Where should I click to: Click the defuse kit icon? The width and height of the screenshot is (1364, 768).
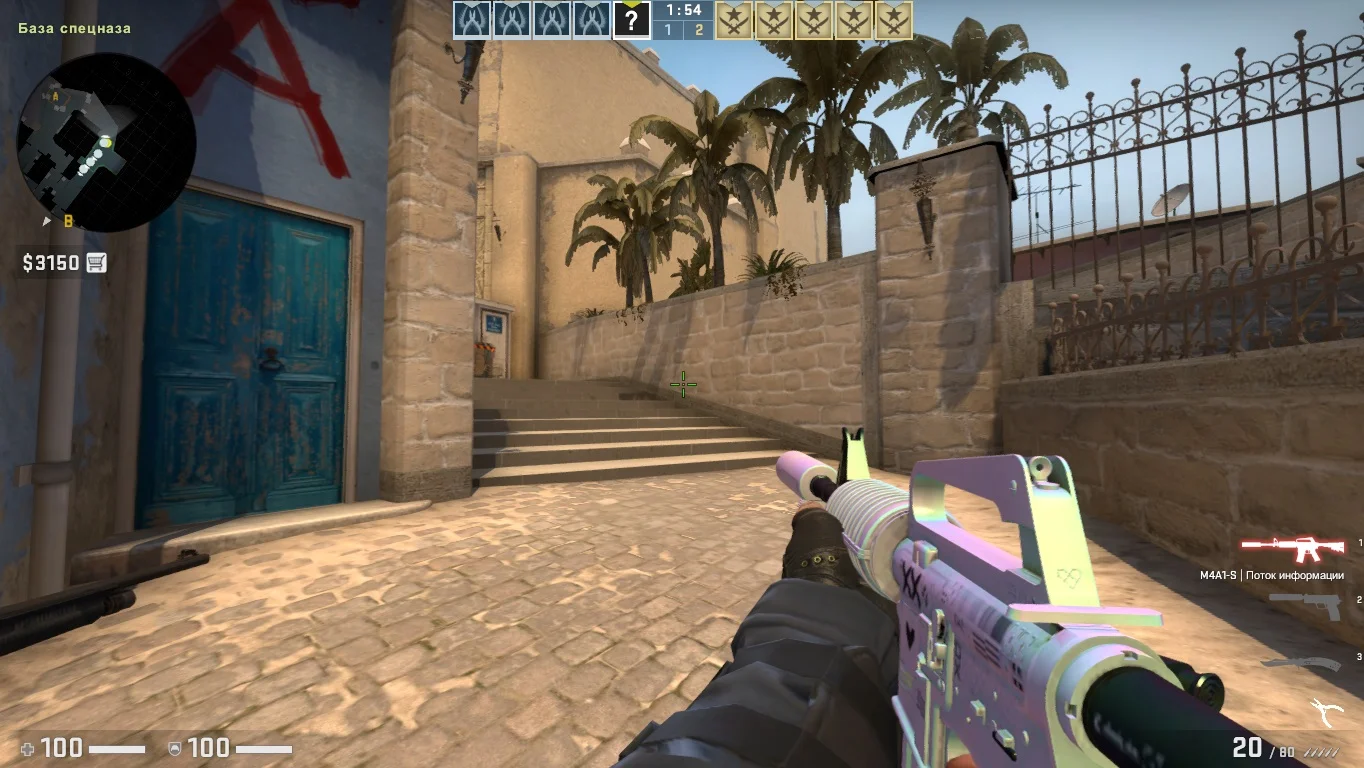tap(1327, 711)
